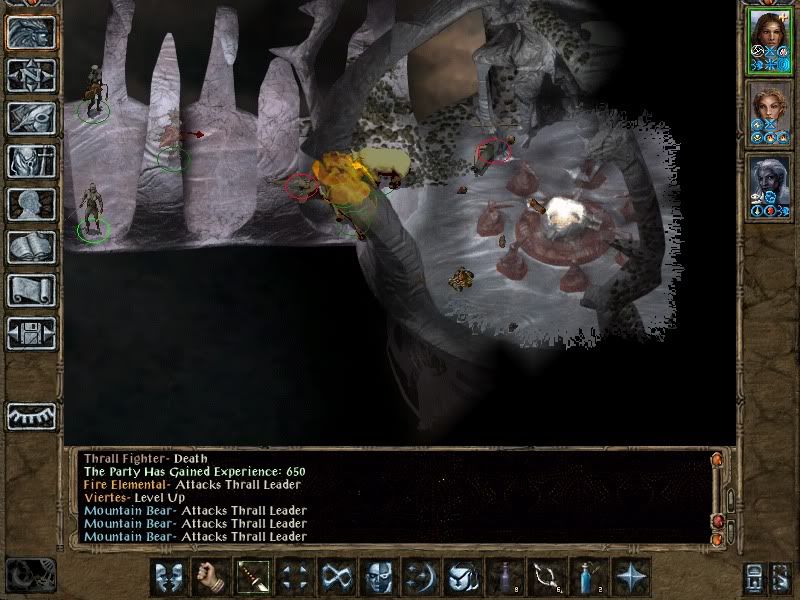The height and width of the screenshot is (600, 800).
Task: Click the return to game button
Action: point(31,32)
